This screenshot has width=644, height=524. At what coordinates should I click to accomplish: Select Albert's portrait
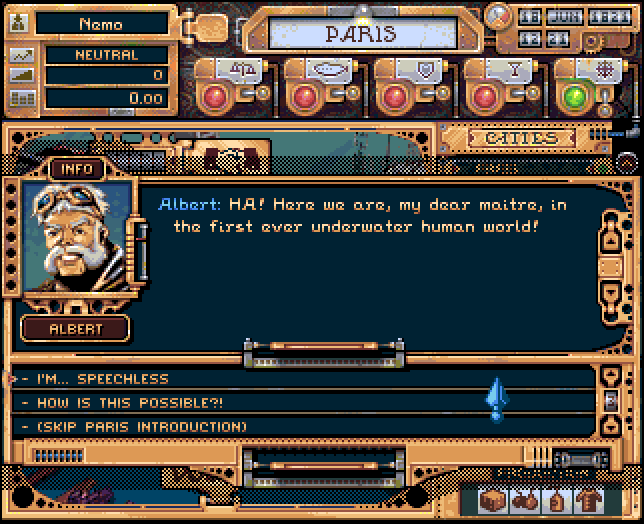point(76,240)
